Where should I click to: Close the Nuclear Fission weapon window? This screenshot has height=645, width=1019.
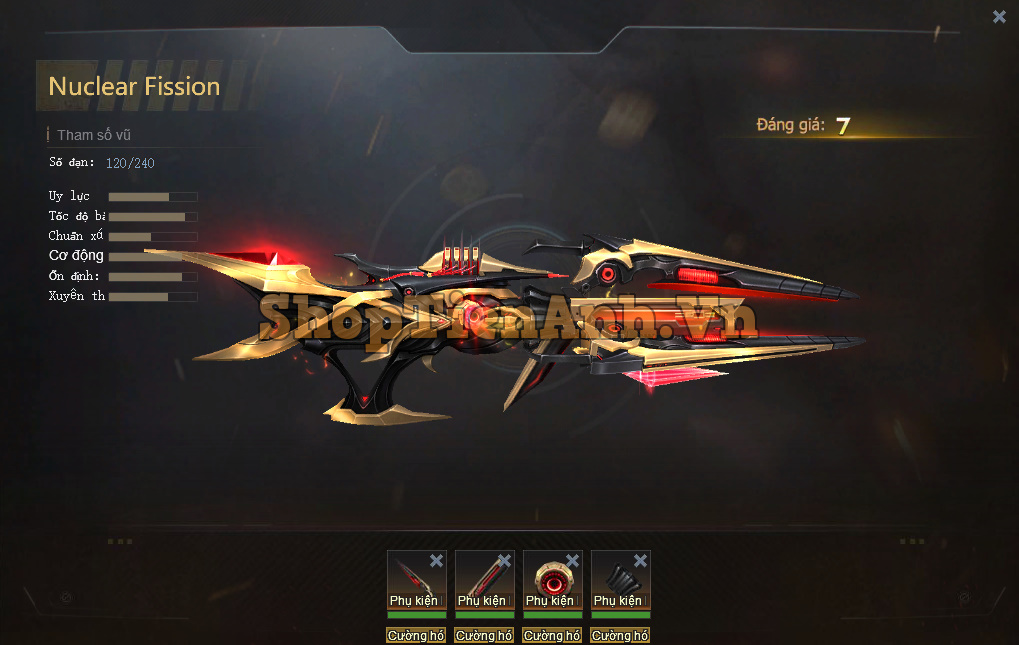pyautogui.click(x=999, y=16)
